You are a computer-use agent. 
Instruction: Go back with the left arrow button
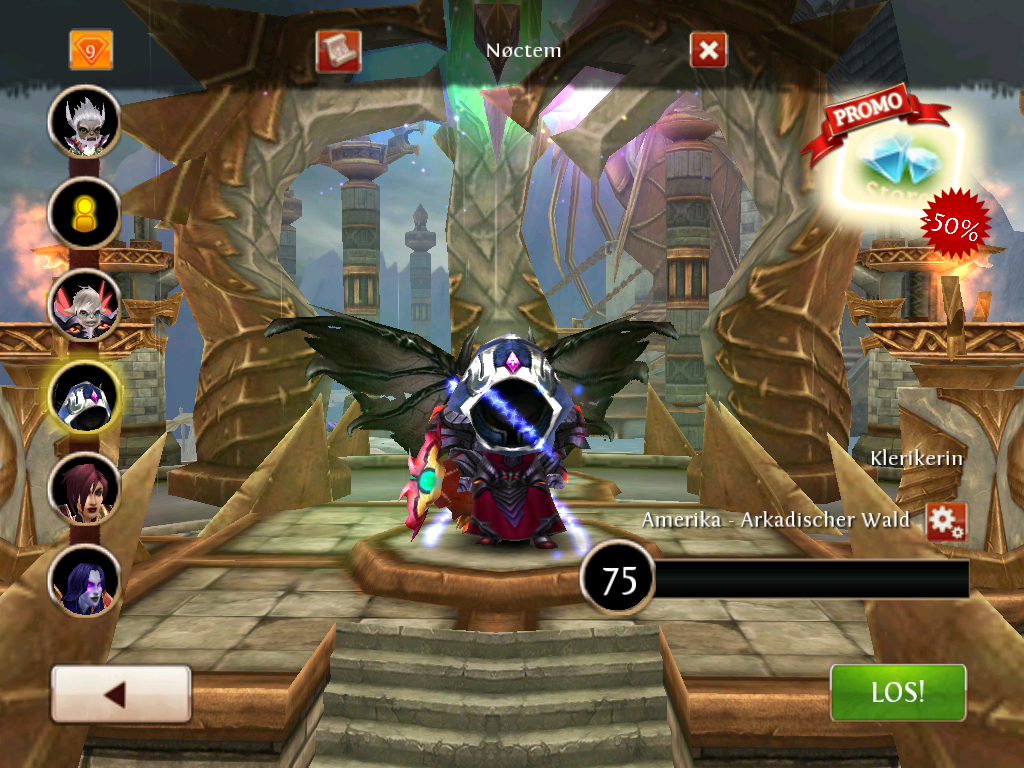121,694
